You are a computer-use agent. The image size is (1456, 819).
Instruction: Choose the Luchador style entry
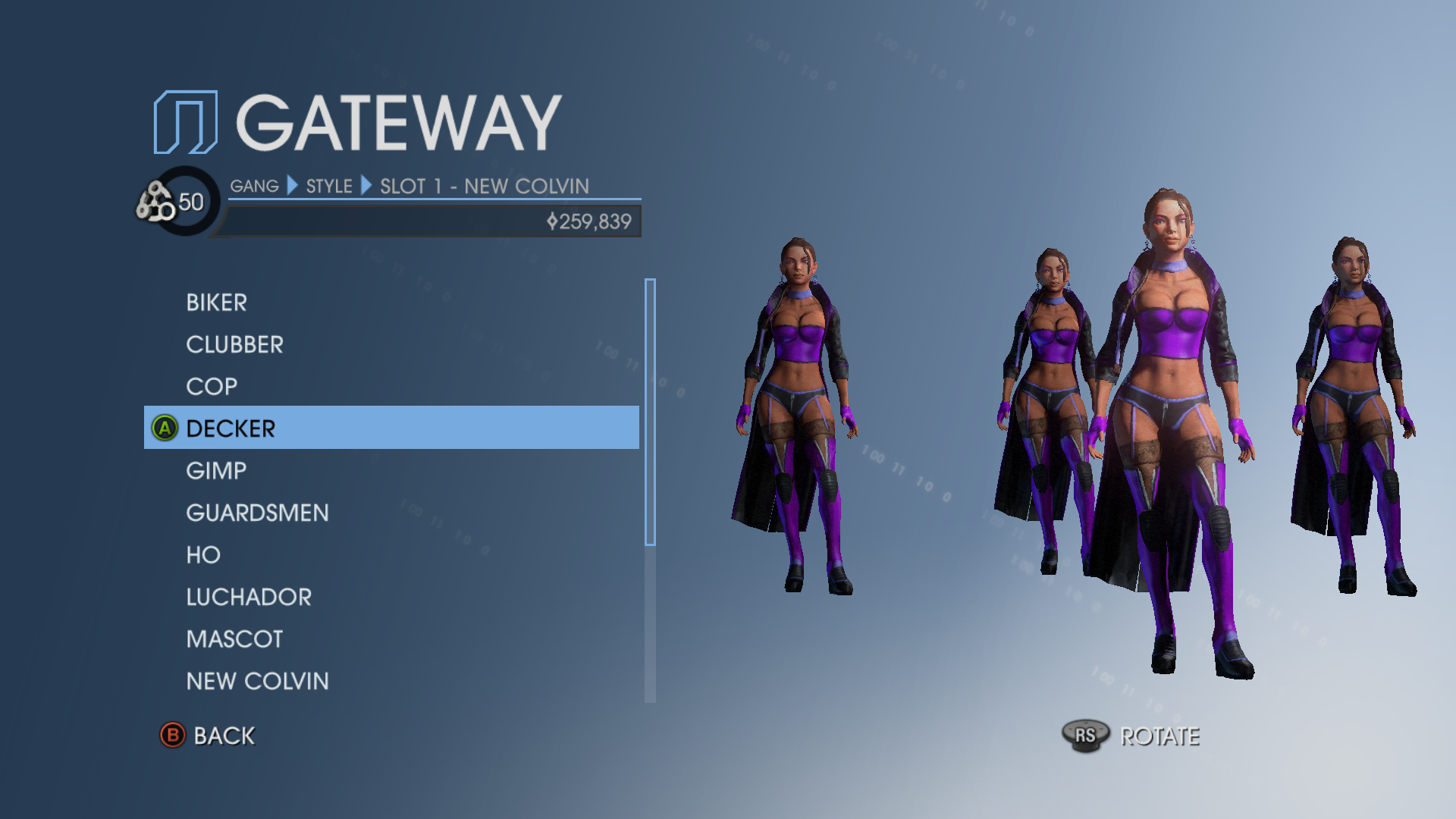point(249,598)
